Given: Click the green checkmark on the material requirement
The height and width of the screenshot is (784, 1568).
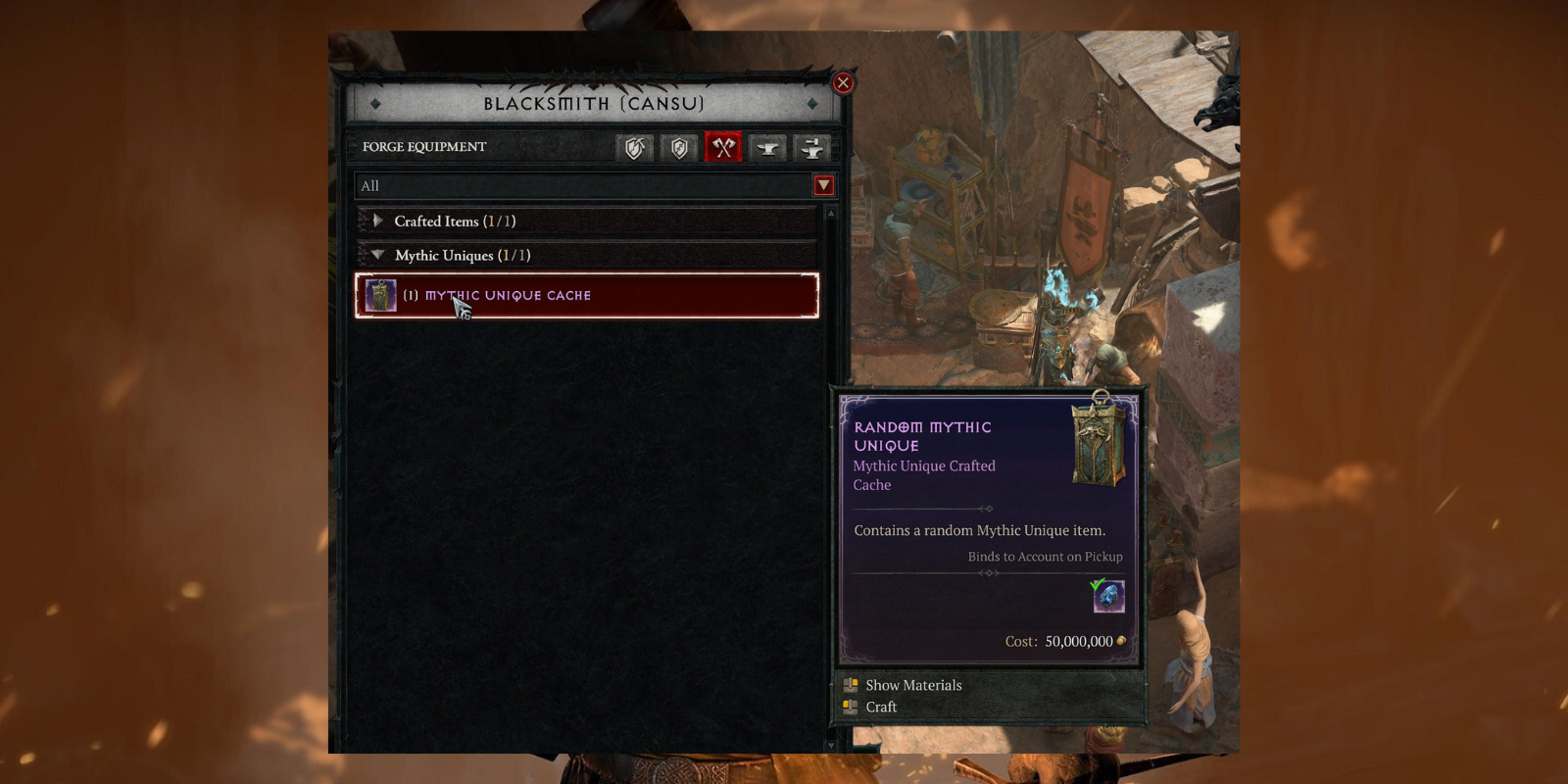Looking at the screenshot, I should 1098,584.
